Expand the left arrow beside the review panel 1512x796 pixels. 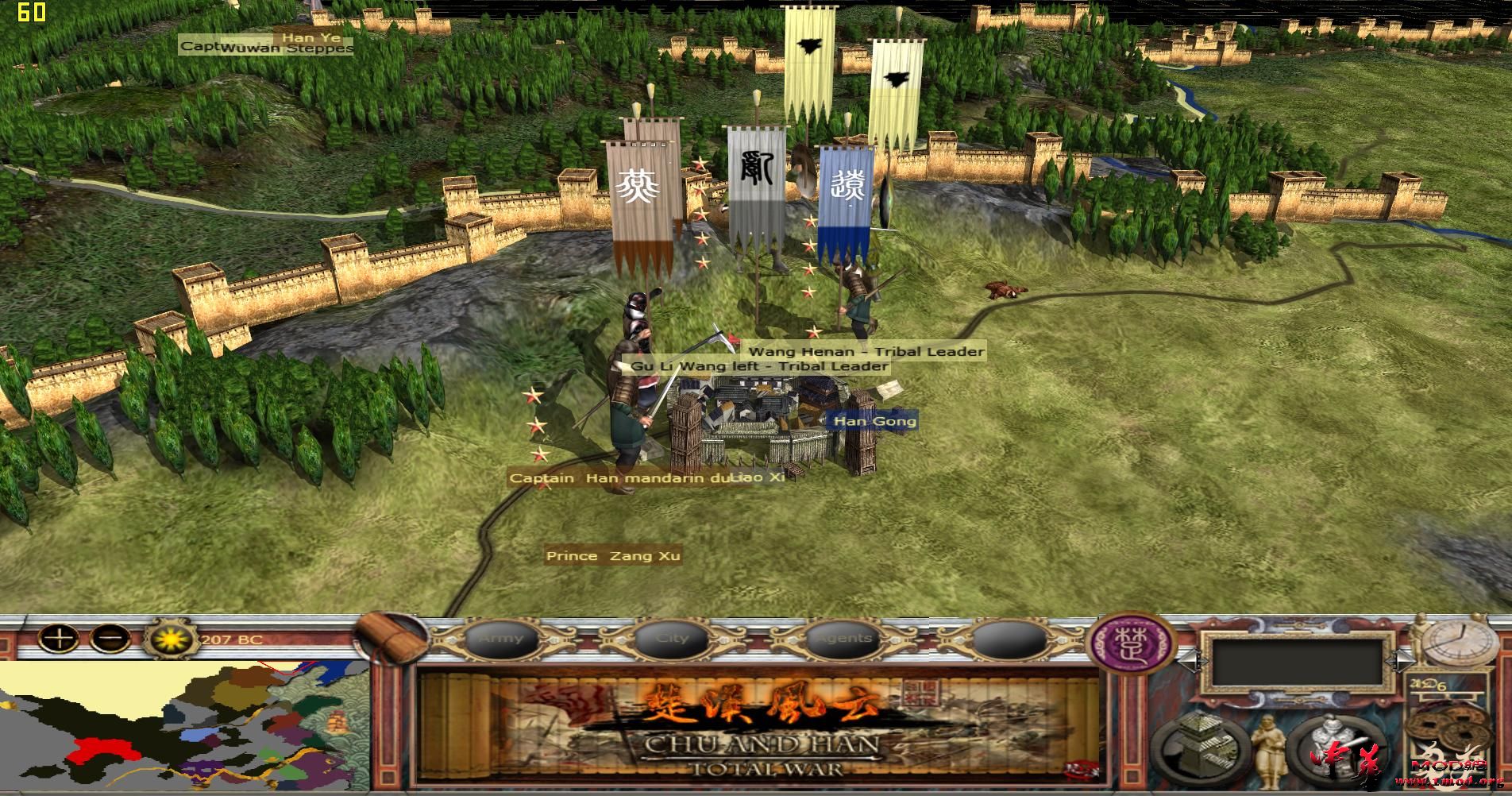pos(1190,660)
